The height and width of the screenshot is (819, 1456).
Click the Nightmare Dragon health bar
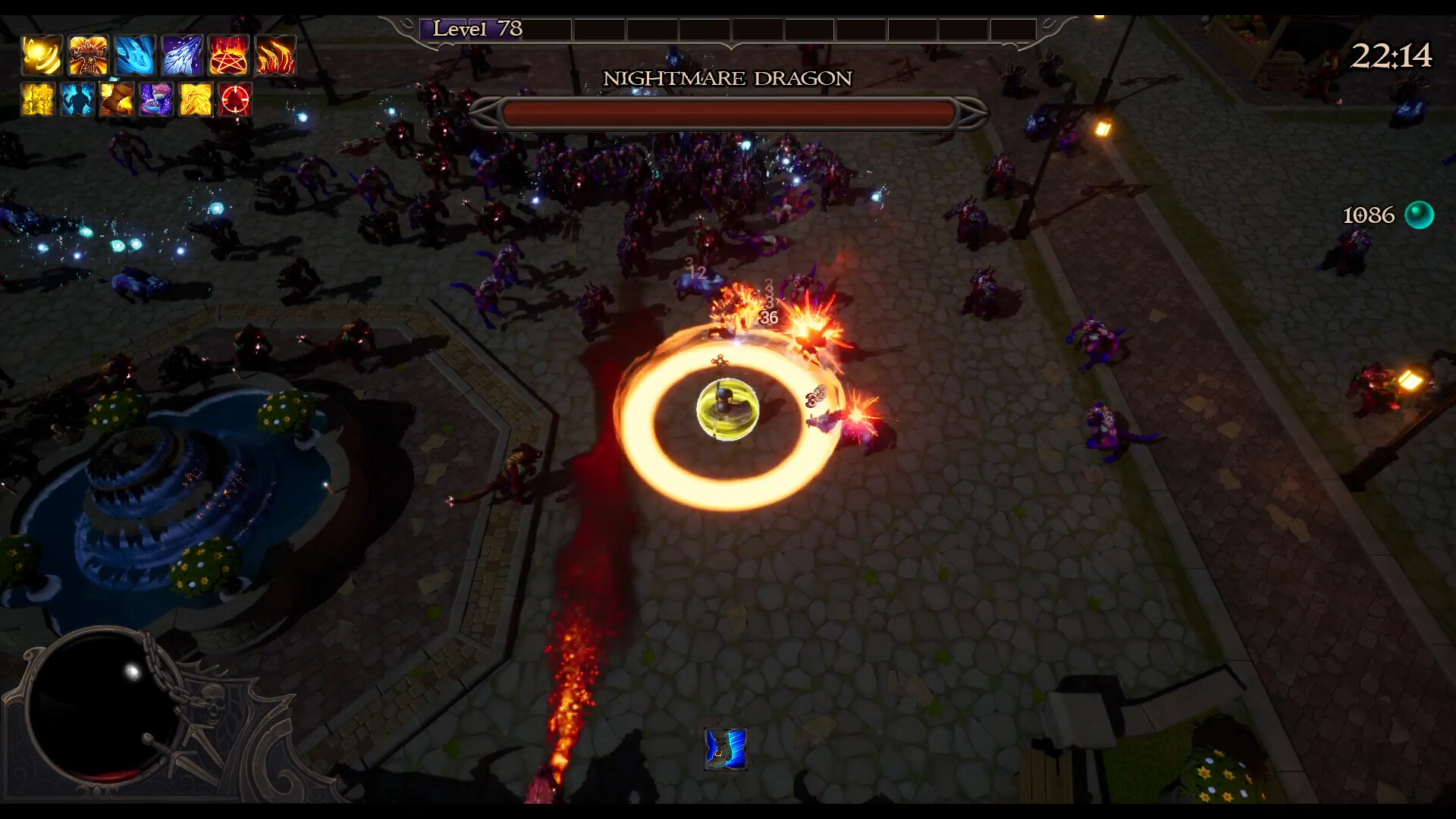[727, 111]
